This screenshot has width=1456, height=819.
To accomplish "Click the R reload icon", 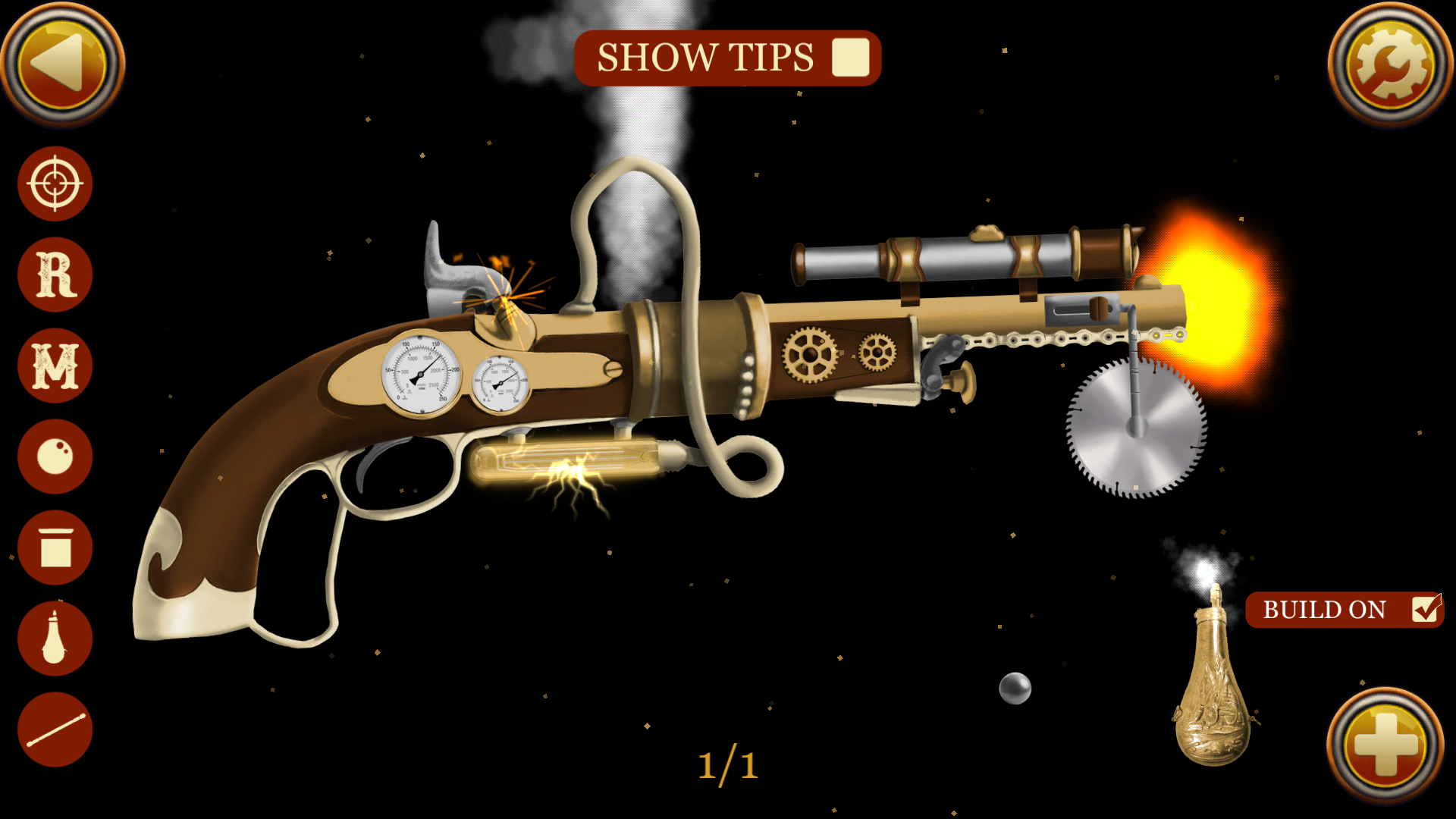I will coord(53,274).
